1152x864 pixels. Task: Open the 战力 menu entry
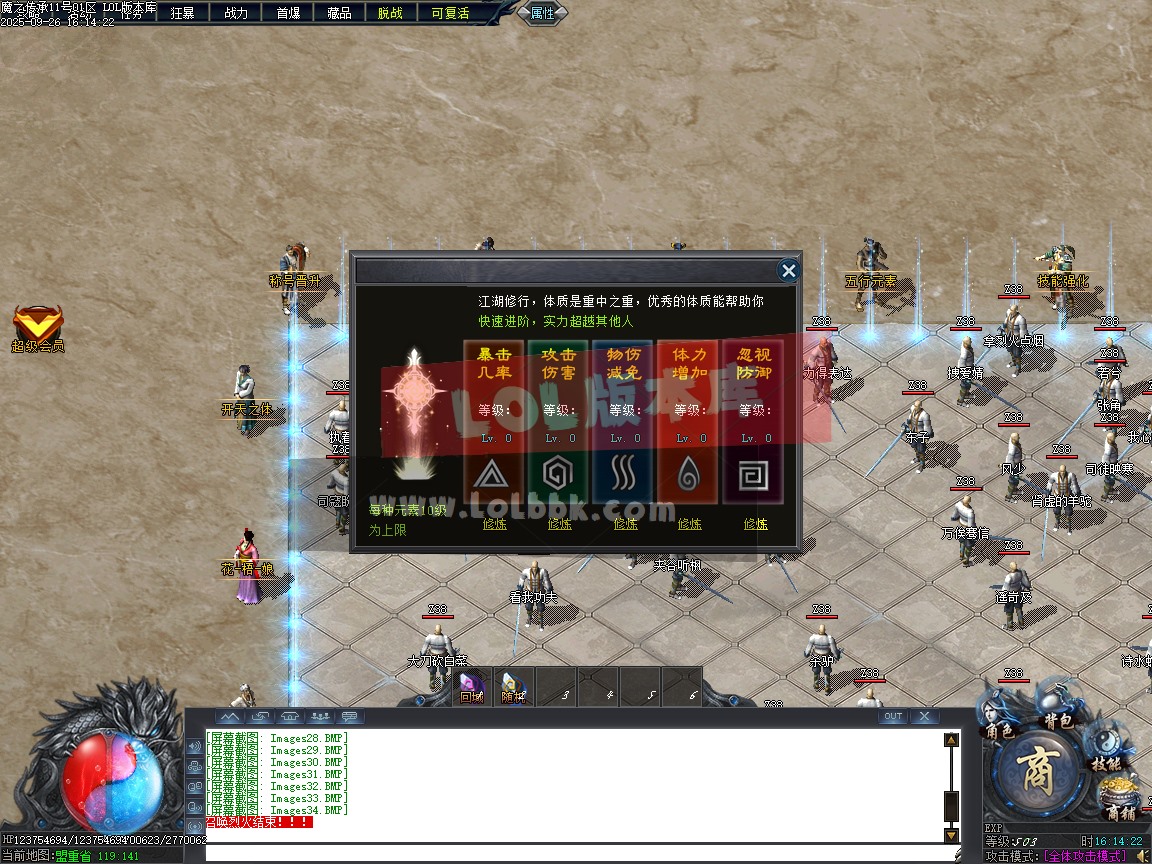[x=236, y=13]
